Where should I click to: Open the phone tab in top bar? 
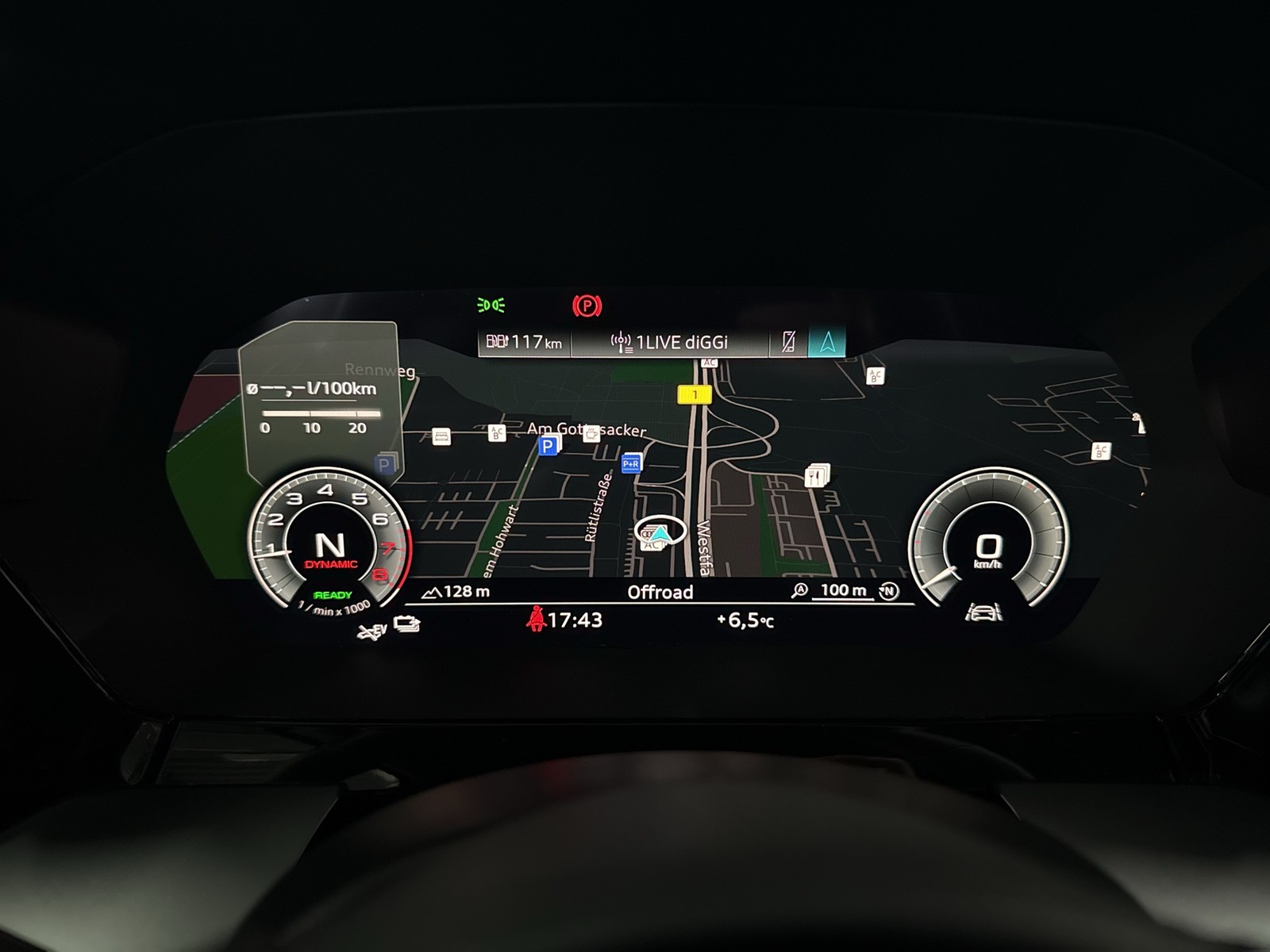coord(788,342)
